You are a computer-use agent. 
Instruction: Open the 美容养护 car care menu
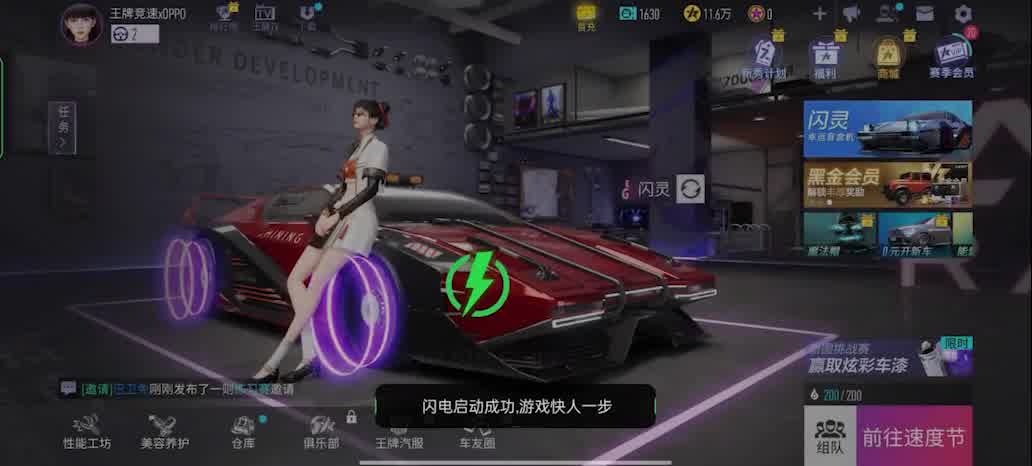click(x=164, y=430)
